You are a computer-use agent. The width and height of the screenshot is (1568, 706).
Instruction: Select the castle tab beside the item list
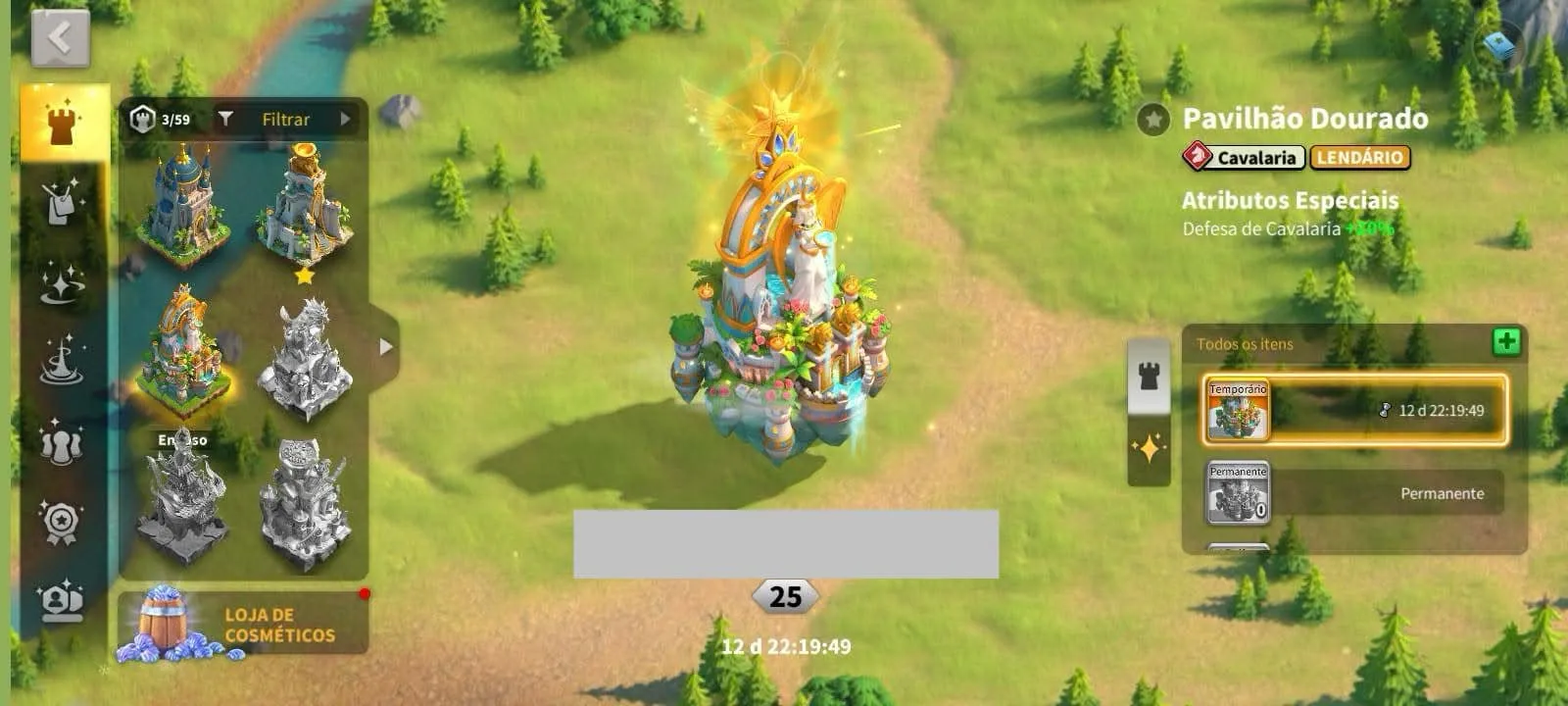pos(1149,376)
